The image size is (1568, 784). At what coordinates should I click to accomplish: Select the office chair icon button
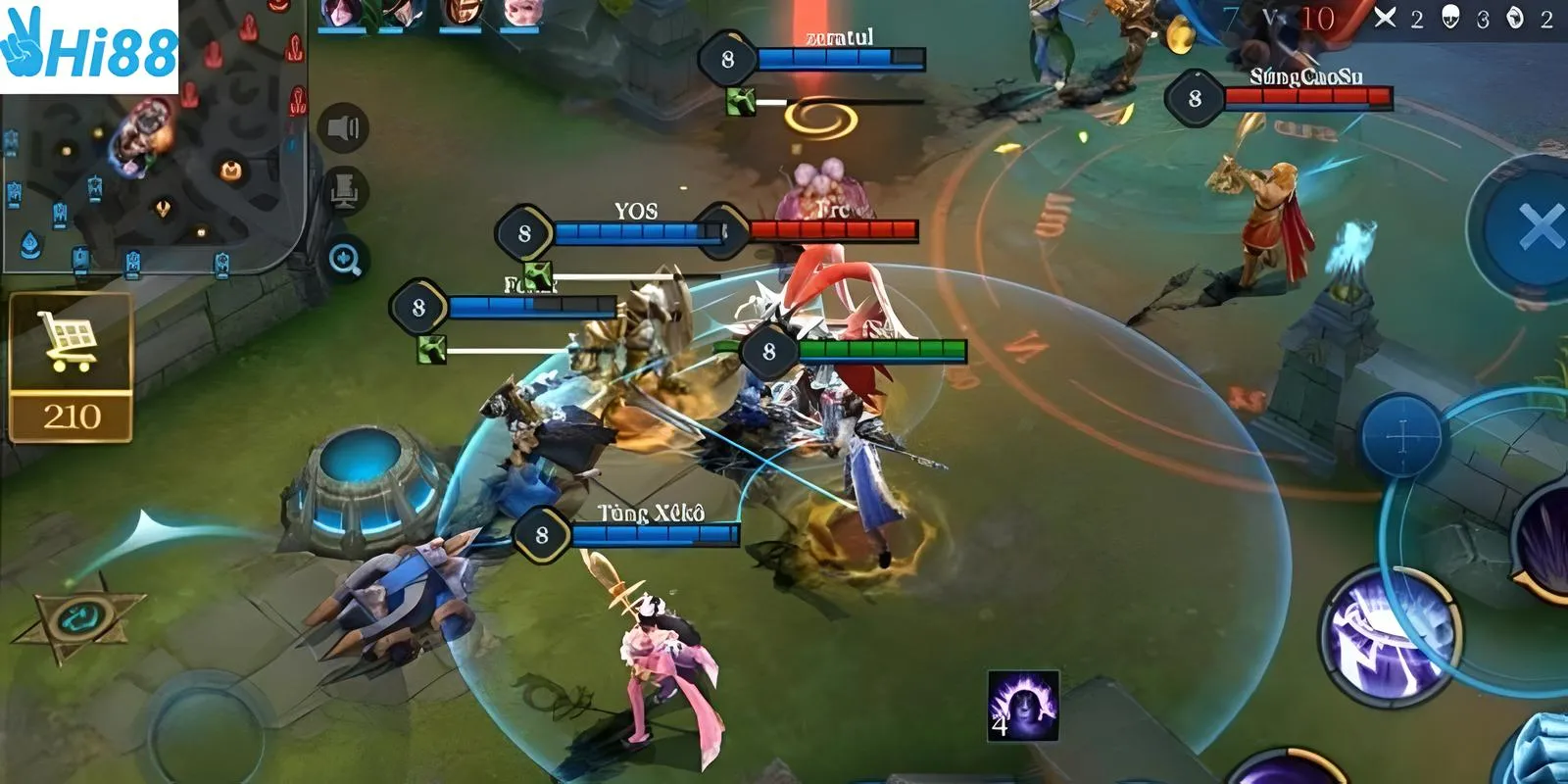(x=343, y=190)
